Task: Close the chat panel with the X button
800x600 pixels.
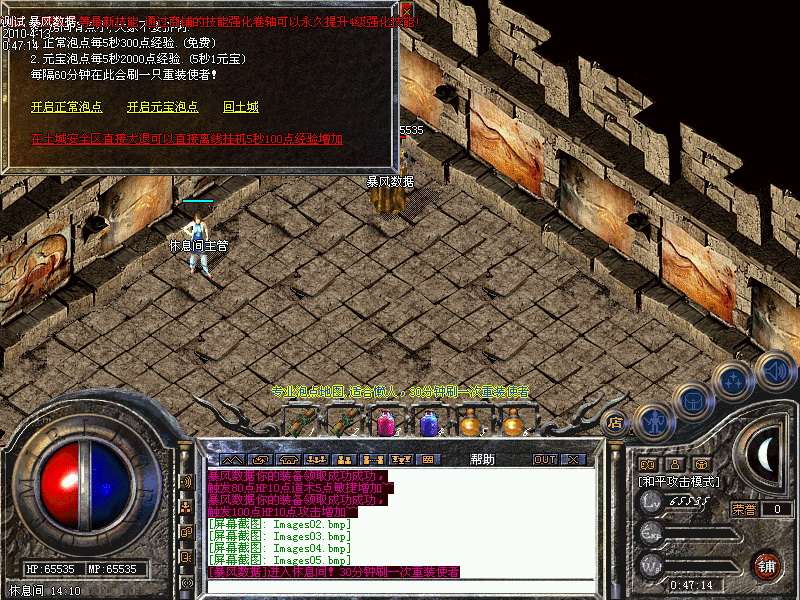Action: 572,459
